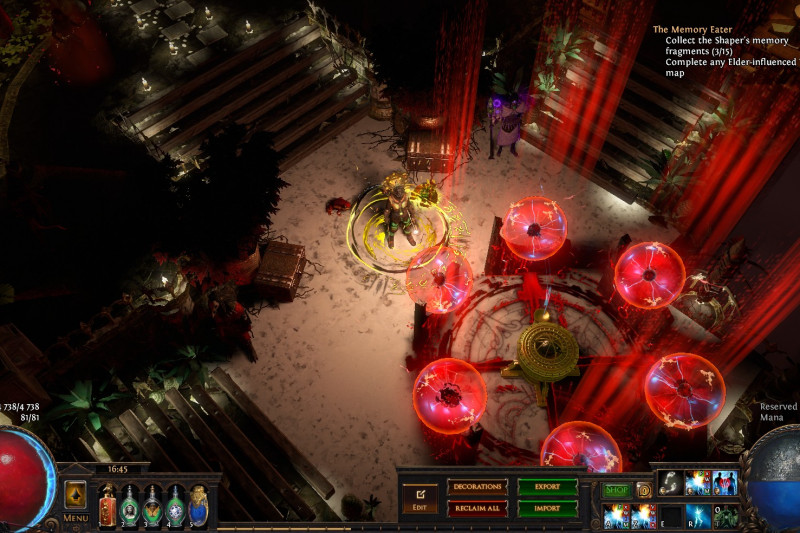Screen dimensions: 800x533
Task: Open the green Shop button
Action: pyautogui.click(x=616, y=490)
